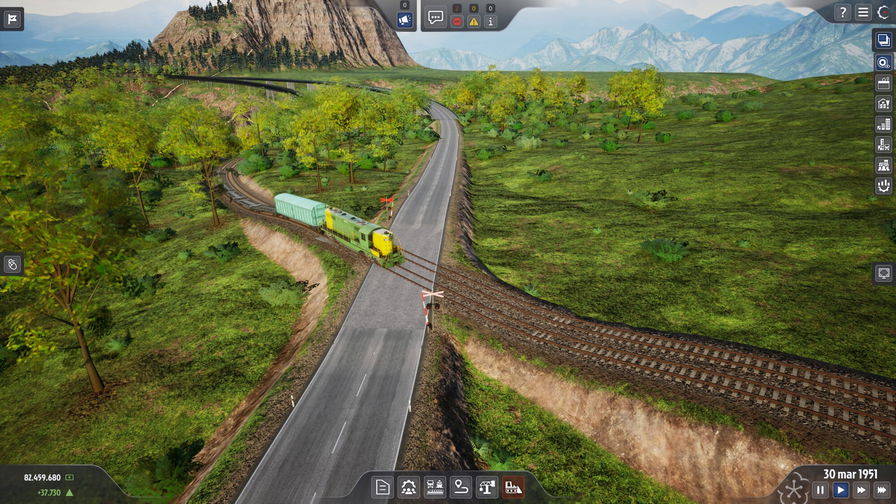Open the crane construction tool

(x=487, y=487)
